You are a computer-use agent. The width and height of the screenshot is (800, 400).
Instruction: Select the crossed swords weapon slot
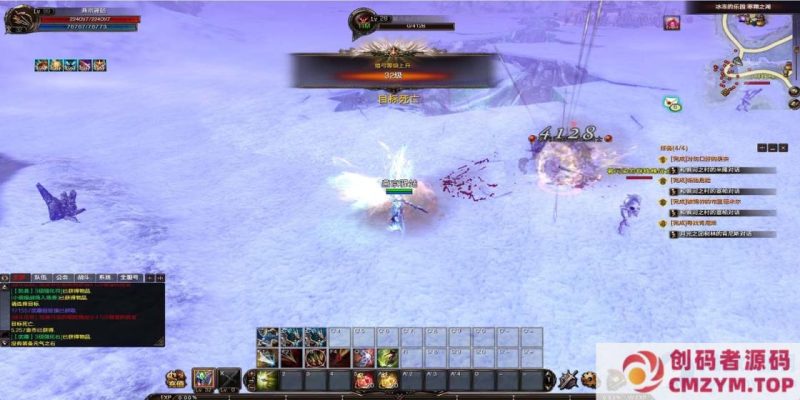point(230,378)
